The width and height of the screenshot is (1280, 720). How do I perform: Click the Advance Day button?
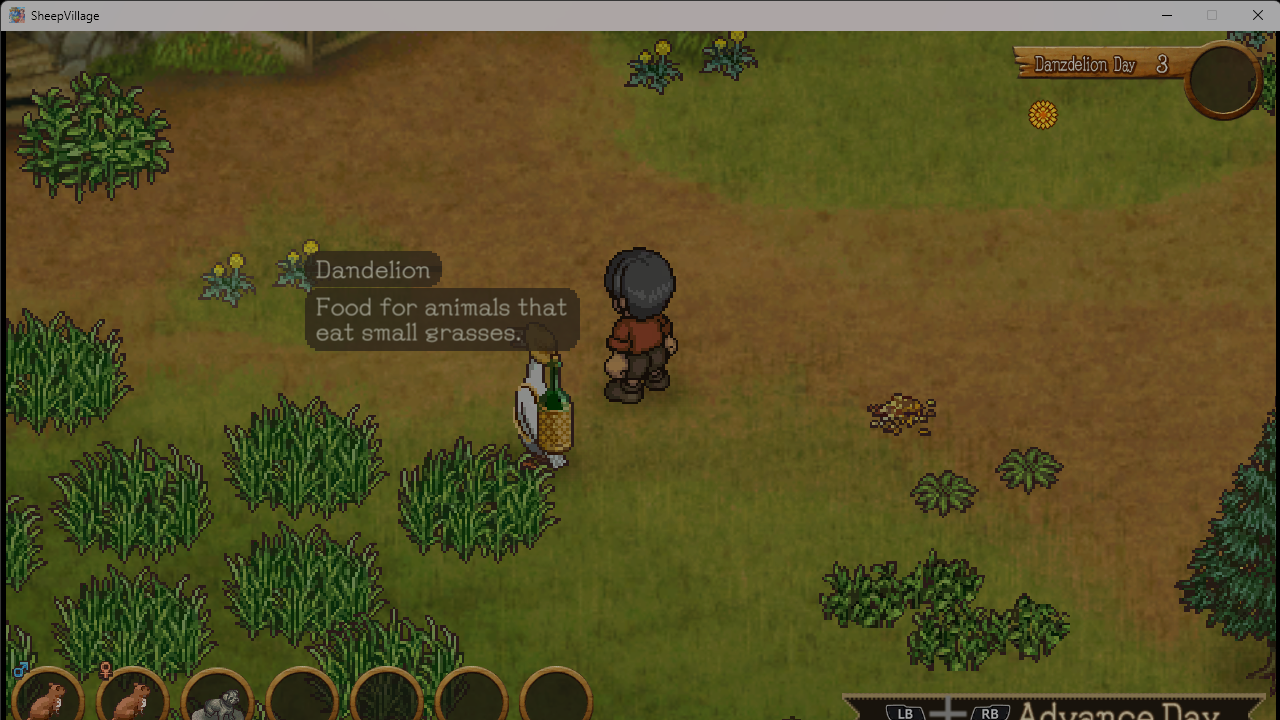click(1120, 712)
